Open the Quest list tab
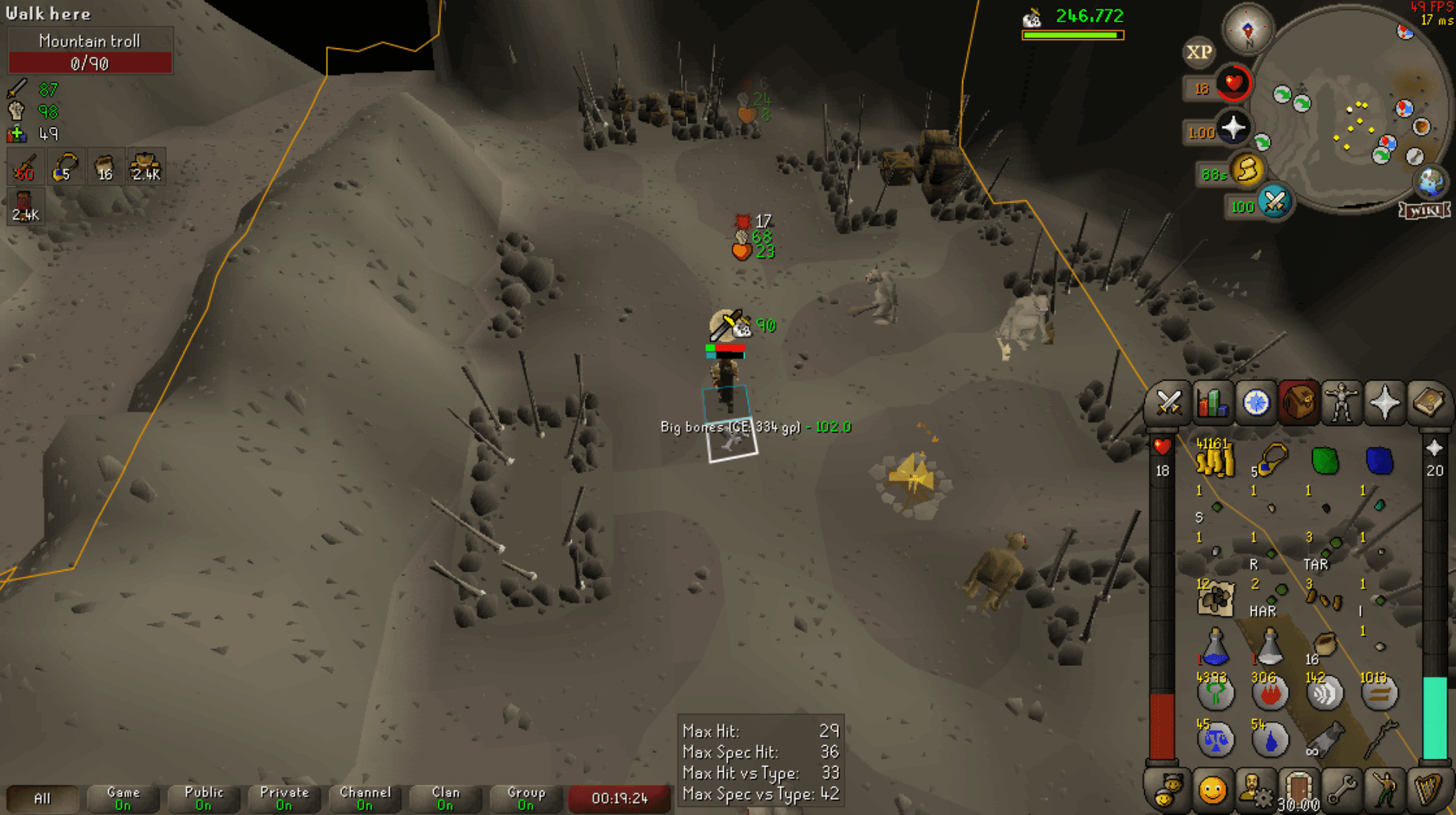The image size is (1456, 815). [1257, 402]
